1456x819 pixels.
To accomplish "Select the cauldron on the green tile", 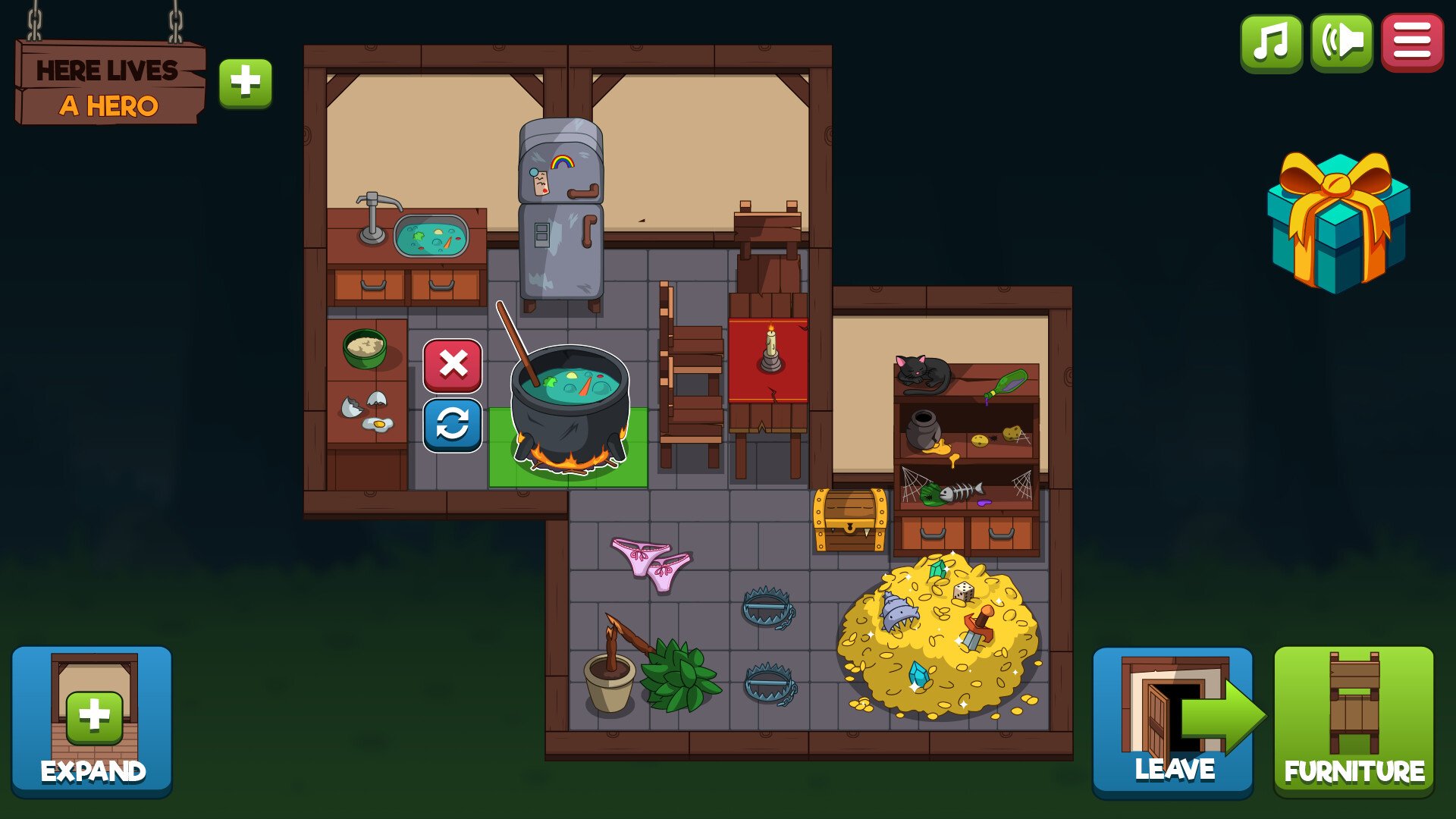I will click(570, 409).
